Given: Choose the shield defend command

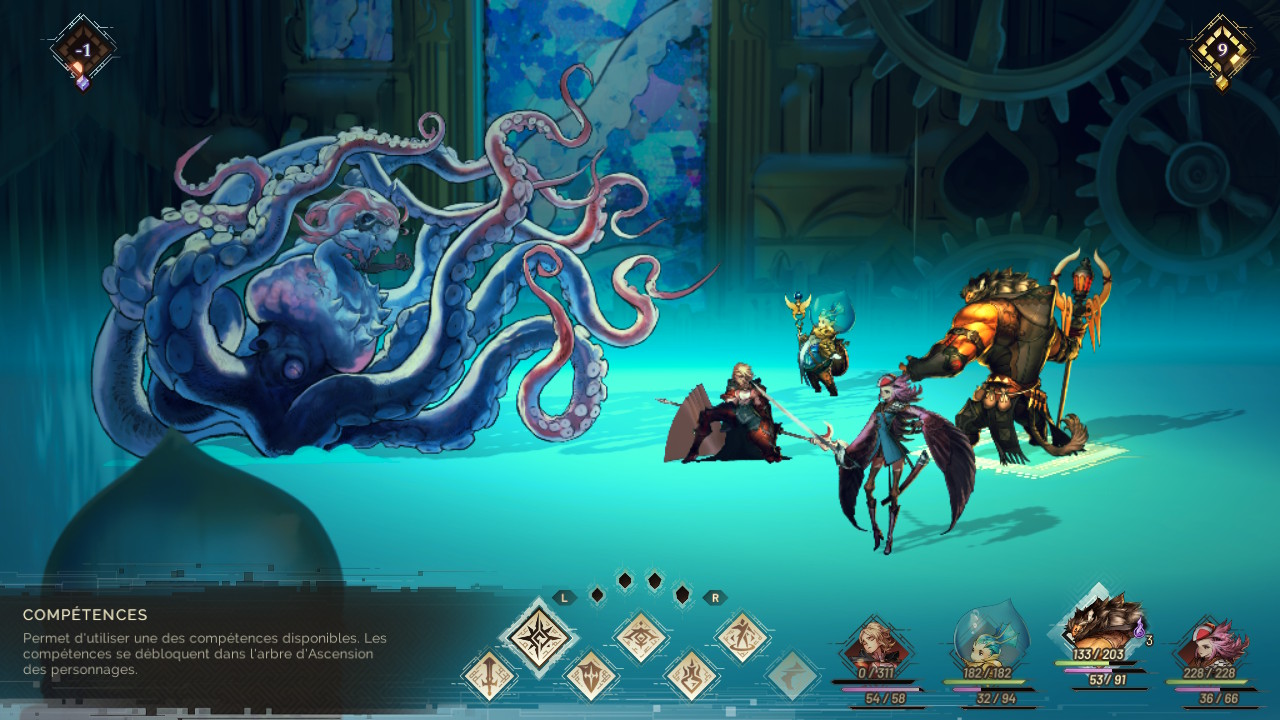Looking at the screenshot, I should (x=591, y=675).
